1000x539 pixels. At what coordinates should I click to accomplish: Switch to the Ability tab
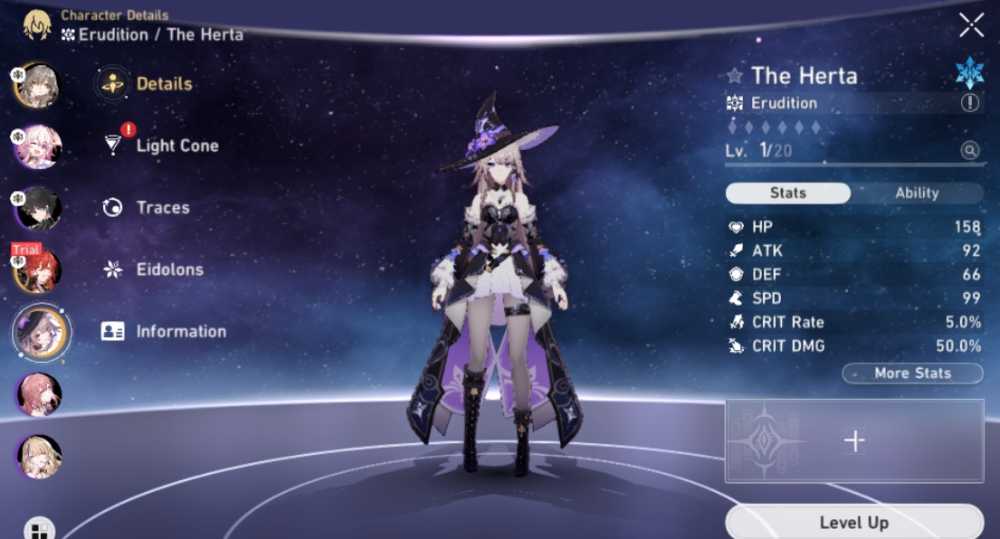point(916,193)
